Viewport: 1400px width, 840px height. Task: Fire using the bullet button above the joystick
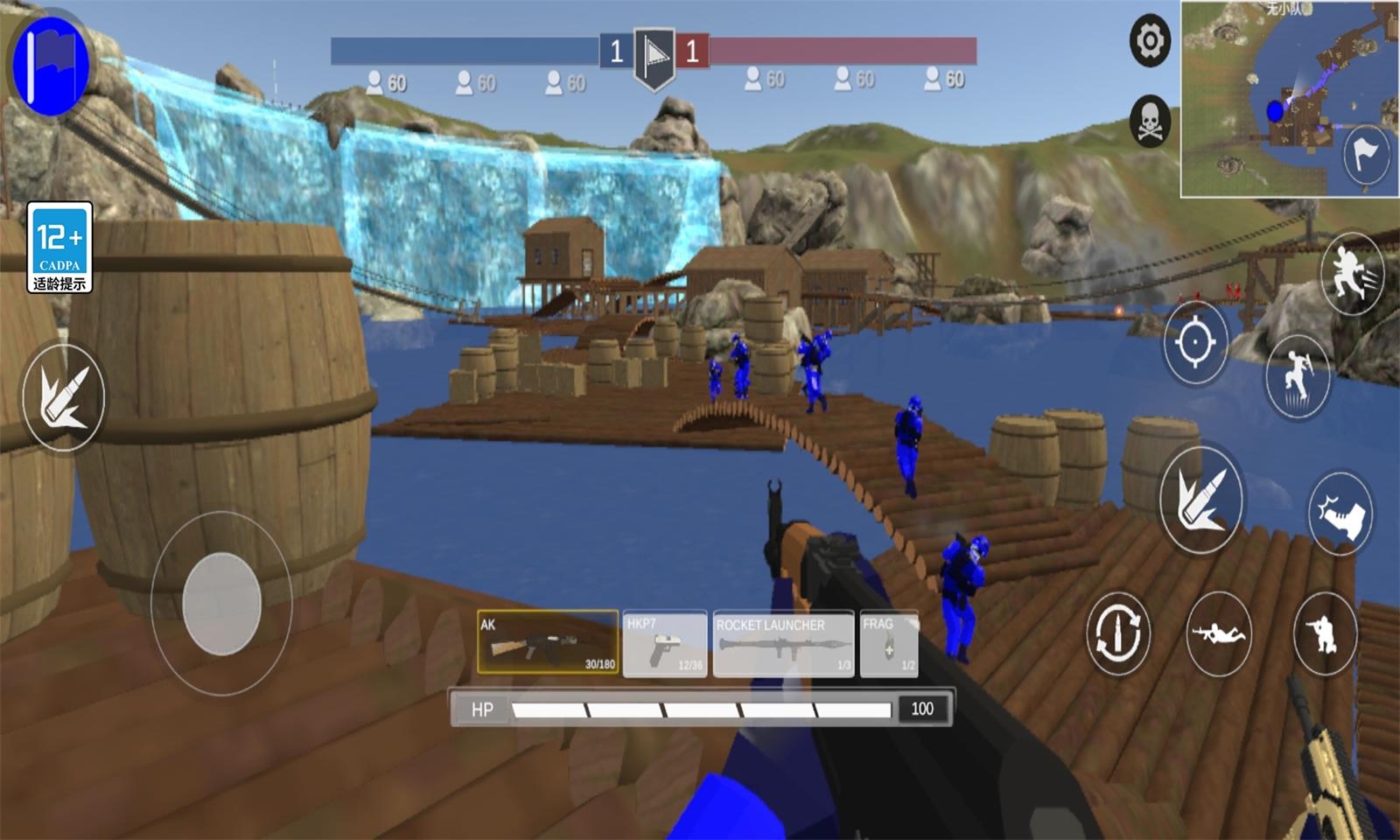[64, 398]
